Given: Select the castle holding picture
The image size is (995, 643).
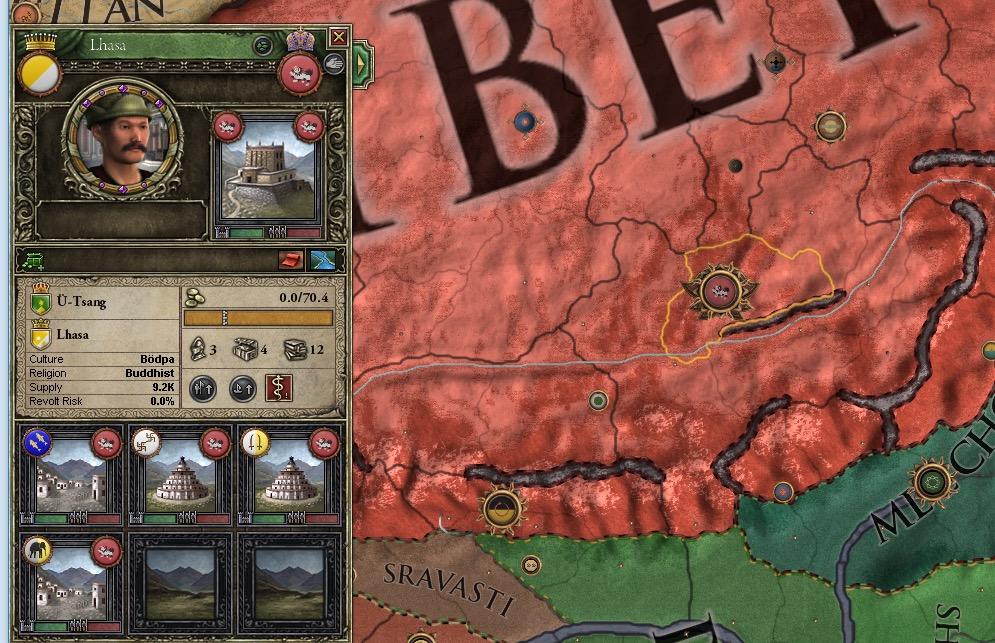Looking at the screenshot, I should [268, 178].
